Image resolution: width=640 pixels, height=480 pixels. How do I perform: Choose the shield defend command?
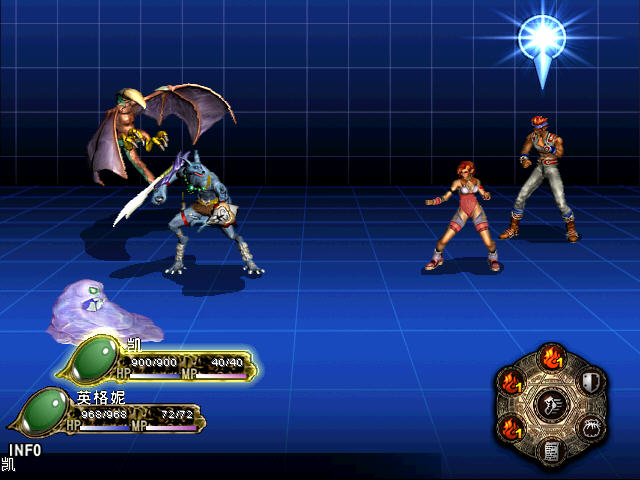(589, 381)
